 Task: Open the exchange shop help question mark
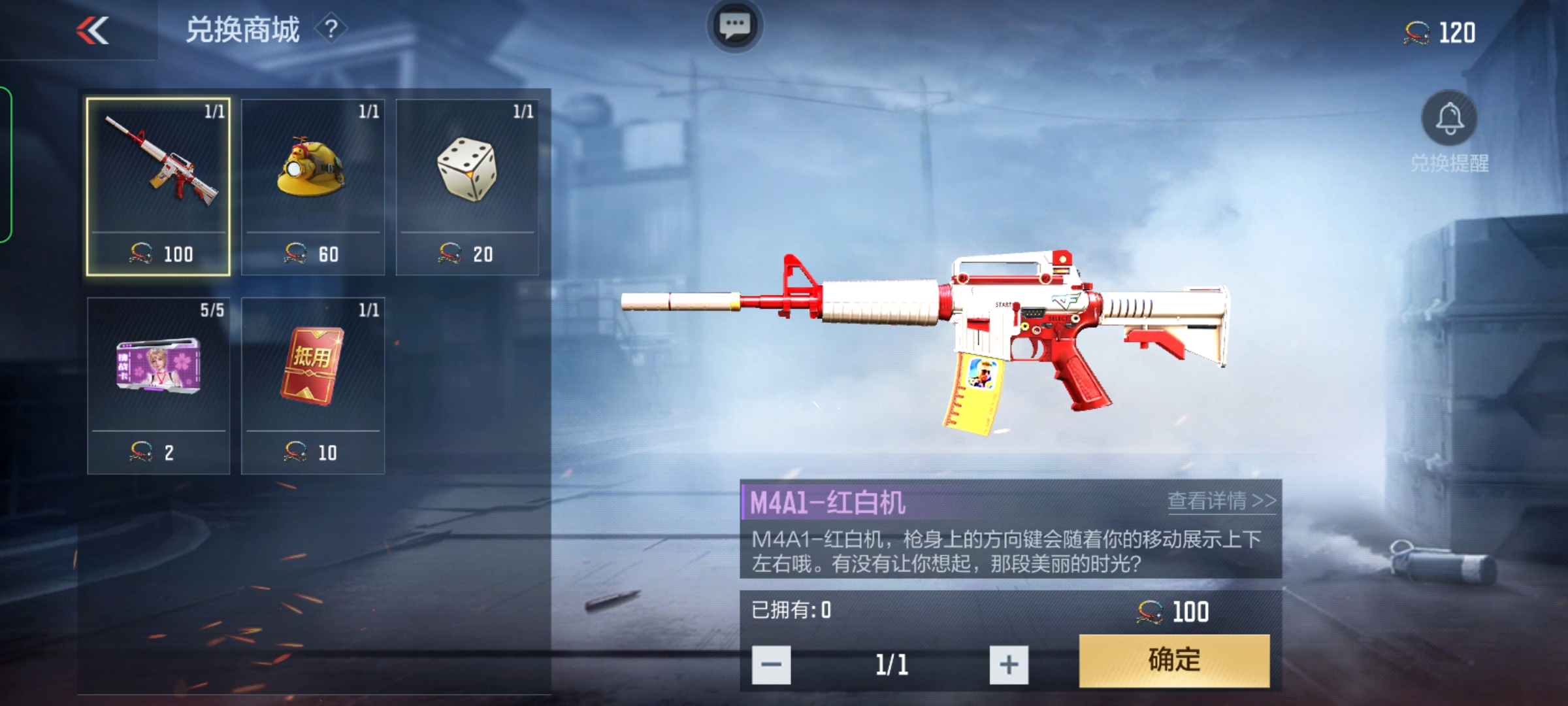tap(331, 29)
